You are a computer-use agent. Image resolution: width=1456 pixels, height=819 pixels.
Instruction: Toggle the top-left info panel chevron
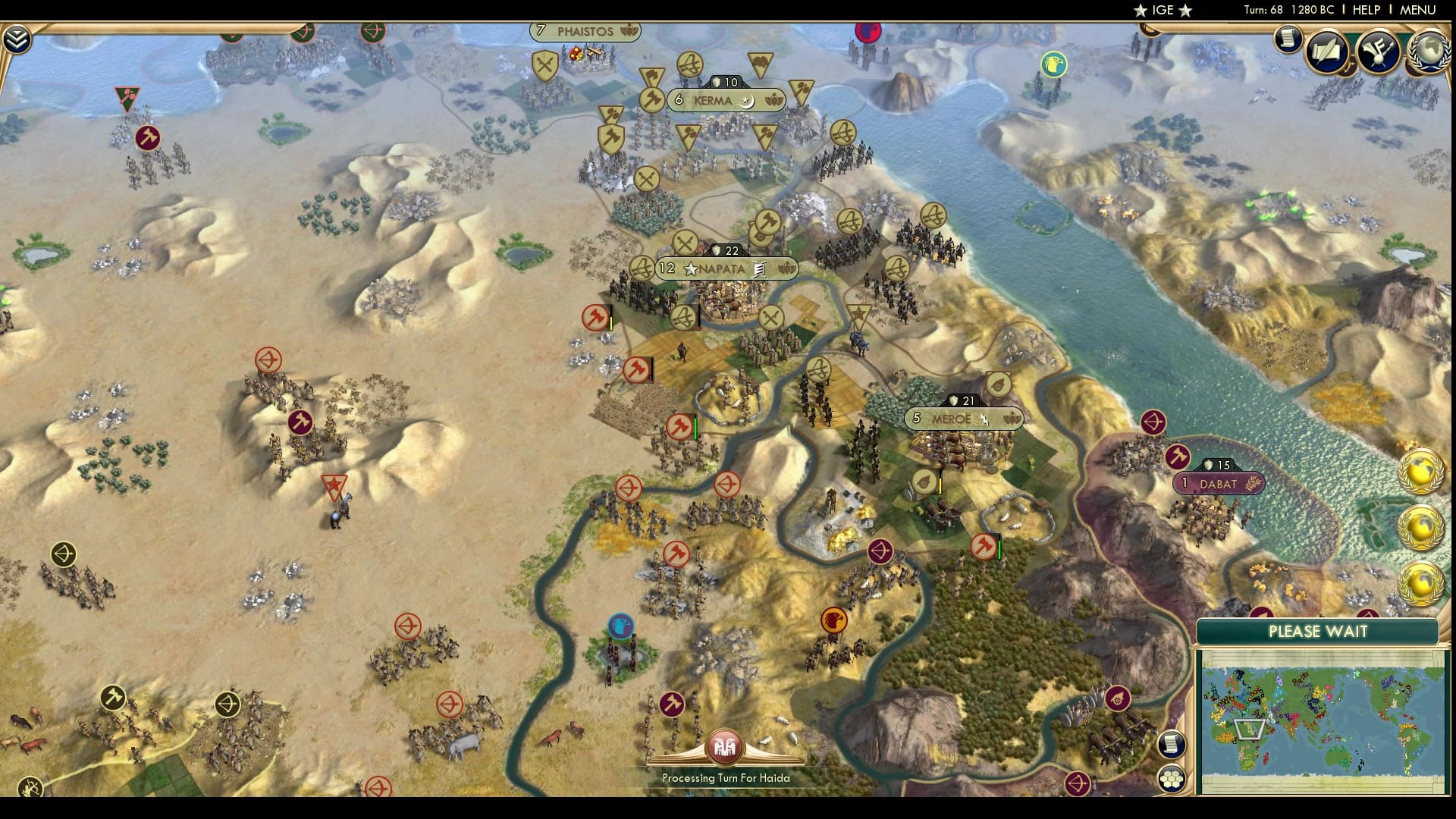(x=17, y=39)
